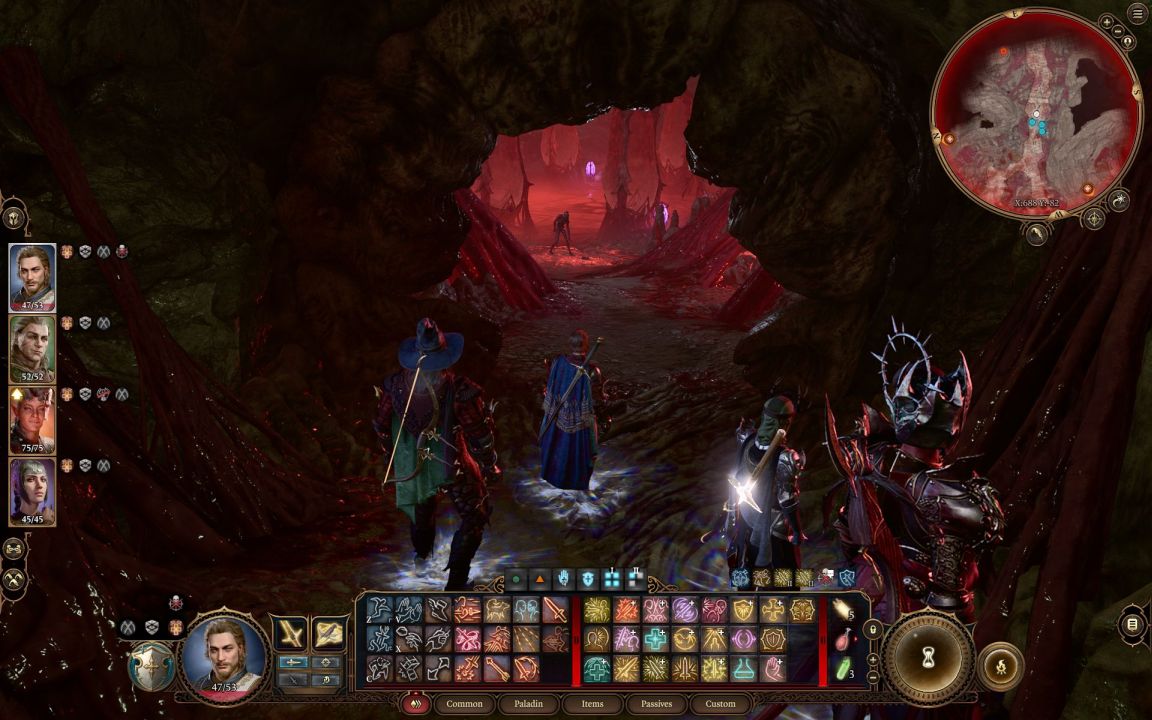The image size is (1152, 720).
Task: Show the Passives hotbar tab
Action: point(656,704)
